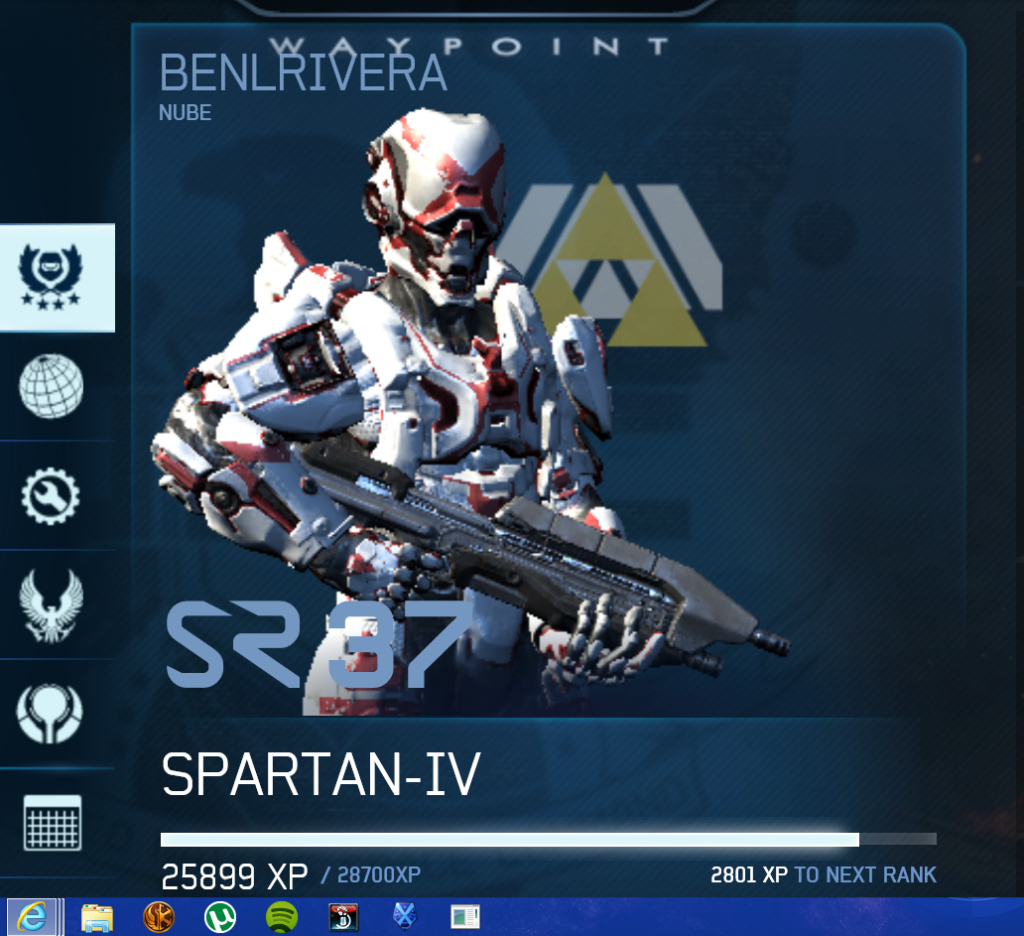
Task: Select the Halo ring emblem icon
Action: [x=51, y=713]
